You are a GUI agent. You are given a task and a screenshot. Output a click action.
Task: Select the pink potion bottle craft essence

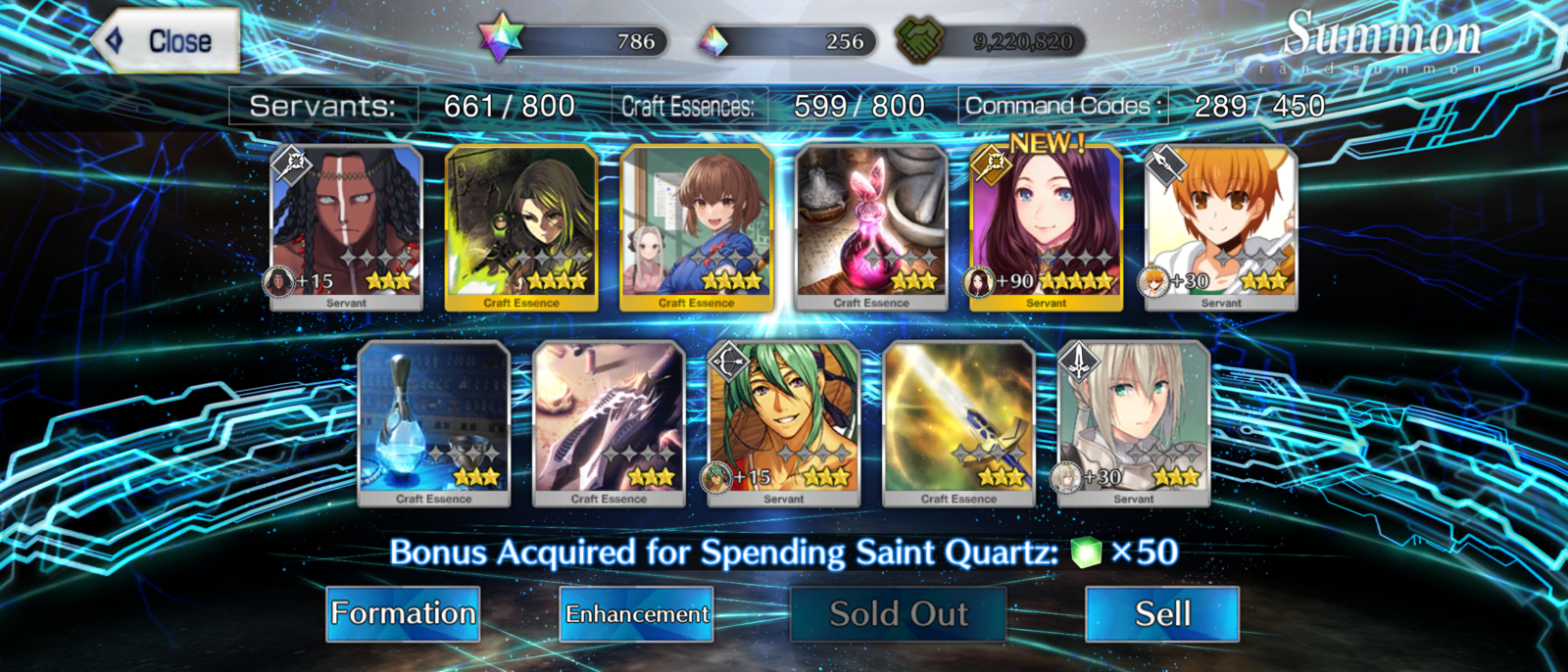871,228
